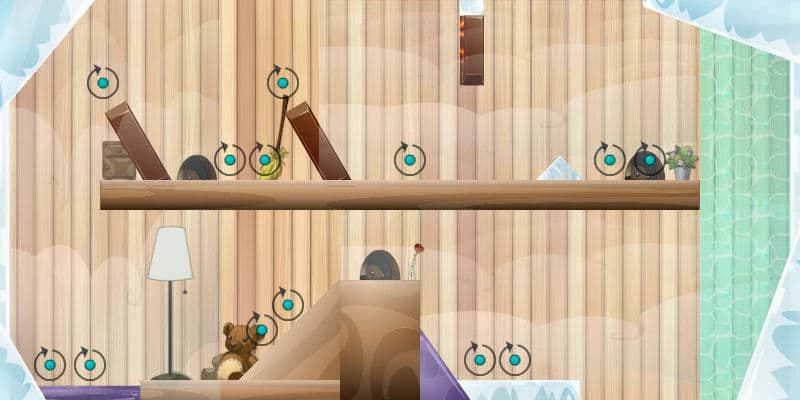The height and width of the screenshot is (400, 800).
Task: Select the rotate marker overlapping the dark creature by the plant
Action: tap(649, 159)
